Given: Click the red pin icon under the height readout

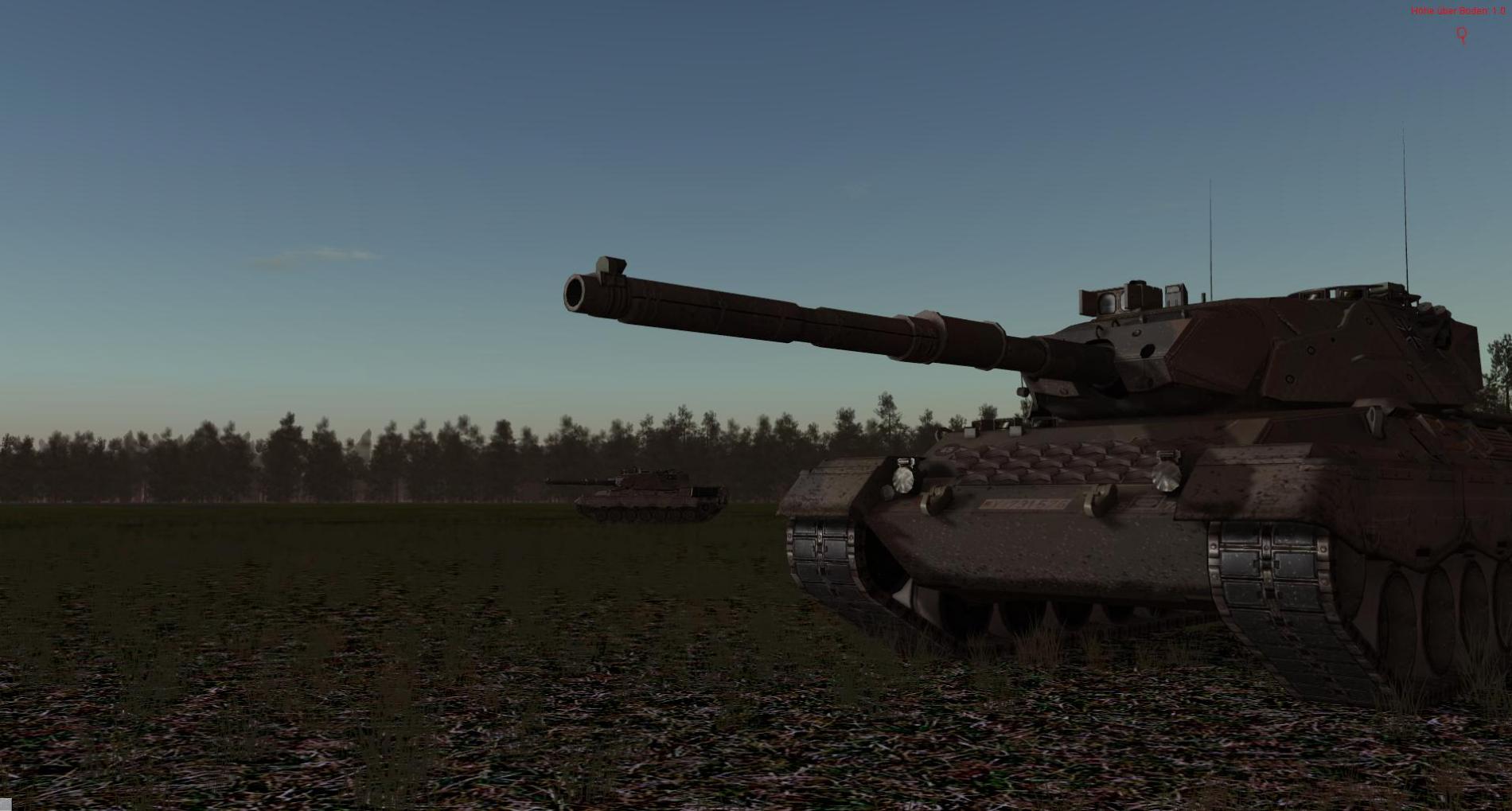Looking at the screenshot, I should coord(1462,35).
